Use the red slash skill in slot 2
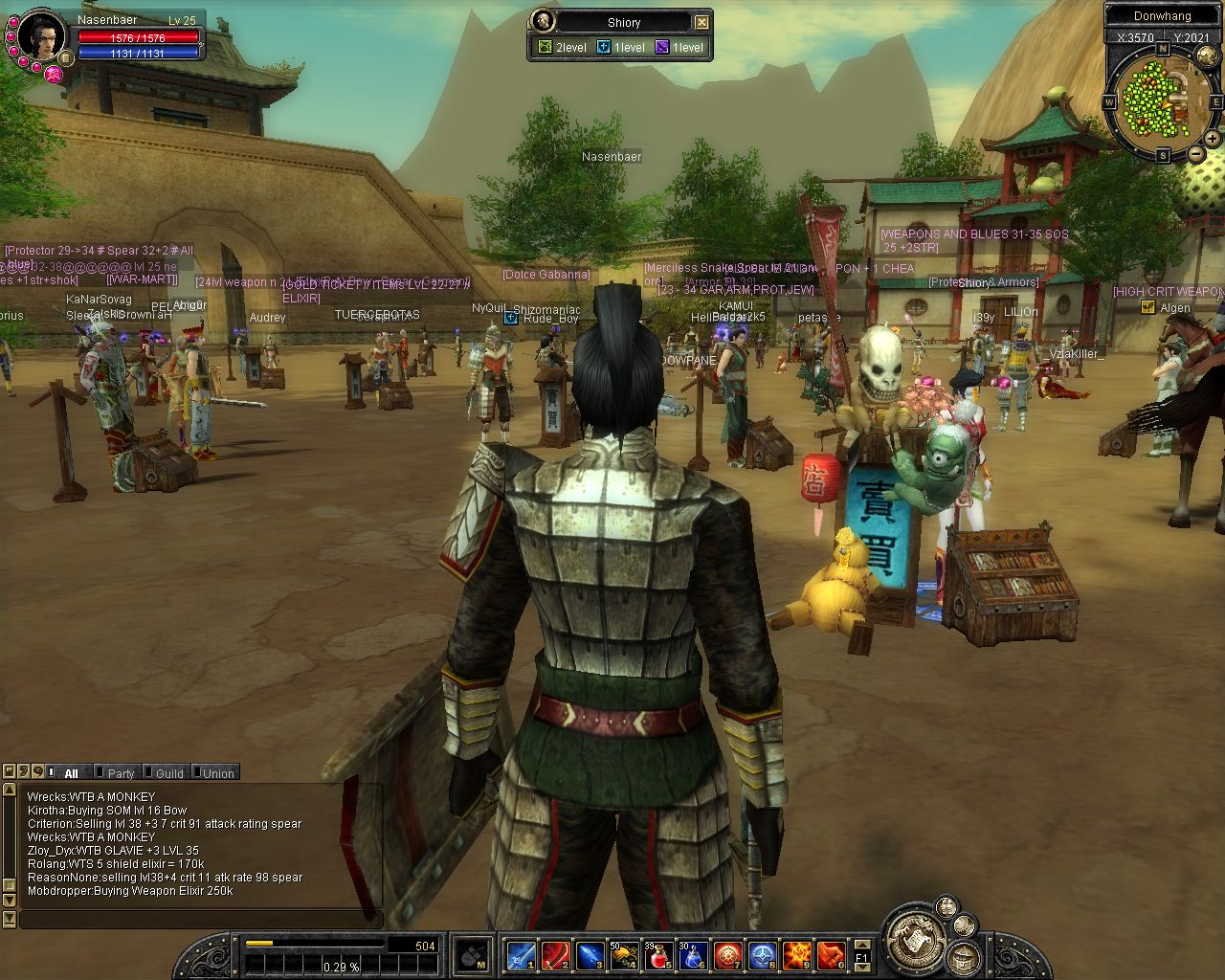Screen dimensions: 1225x980 click(556, 955)
